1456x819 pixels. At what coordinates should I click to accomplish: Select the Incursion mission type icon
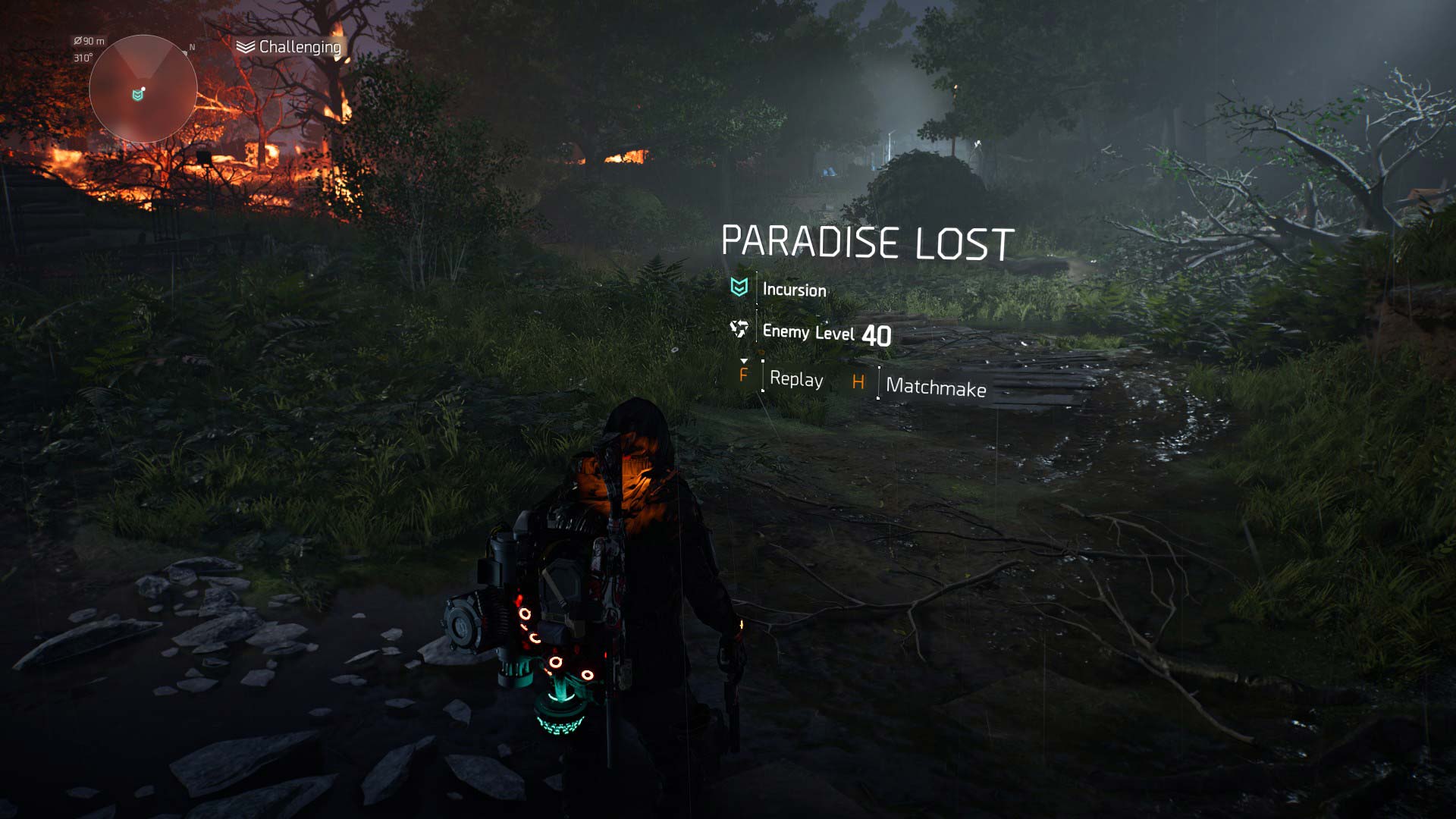click(x=739, y=288)
